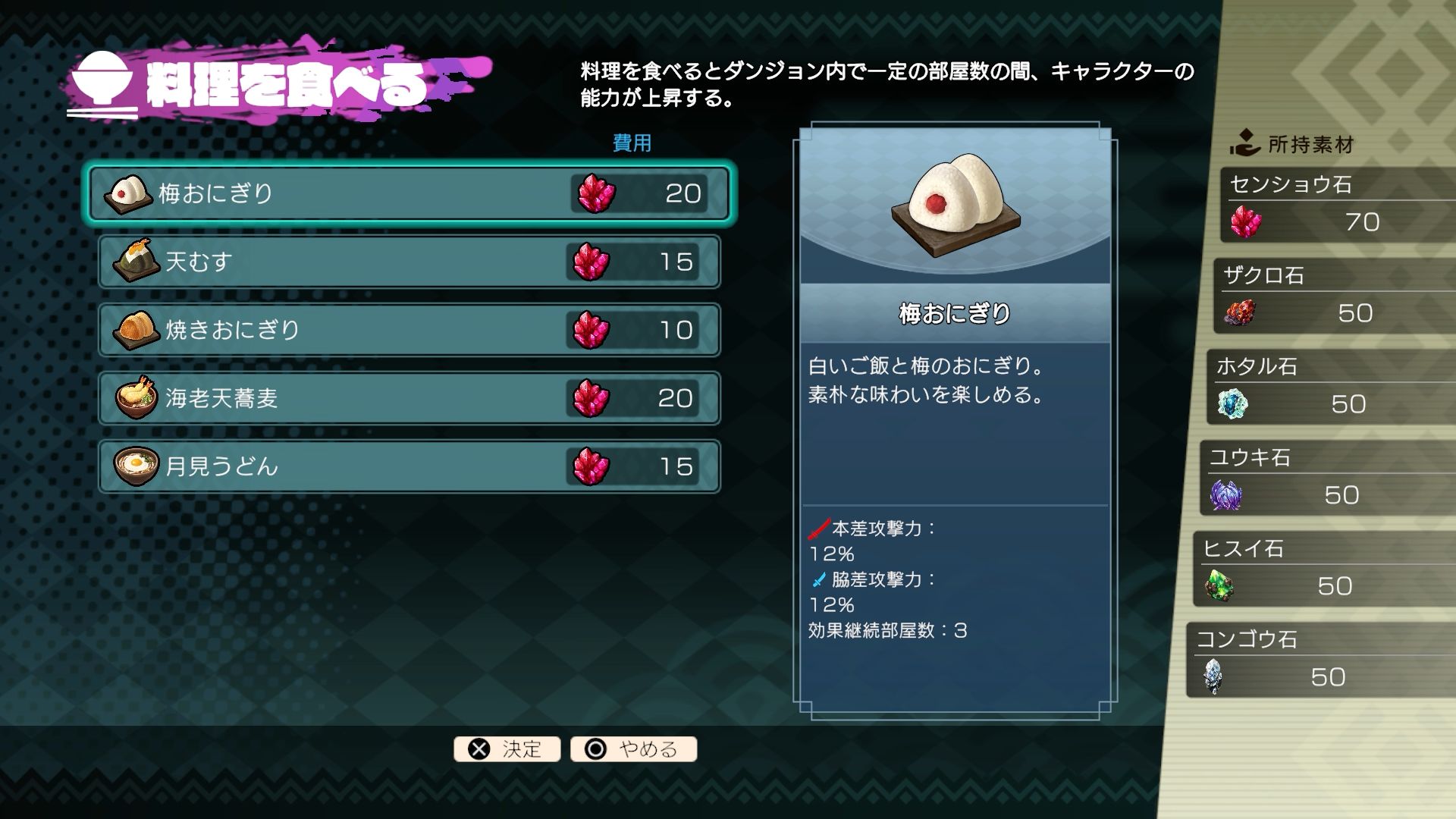The image size is (1456, 819).
Task: Confirm with the 決定 button
Action: click(x=507, y=749)
